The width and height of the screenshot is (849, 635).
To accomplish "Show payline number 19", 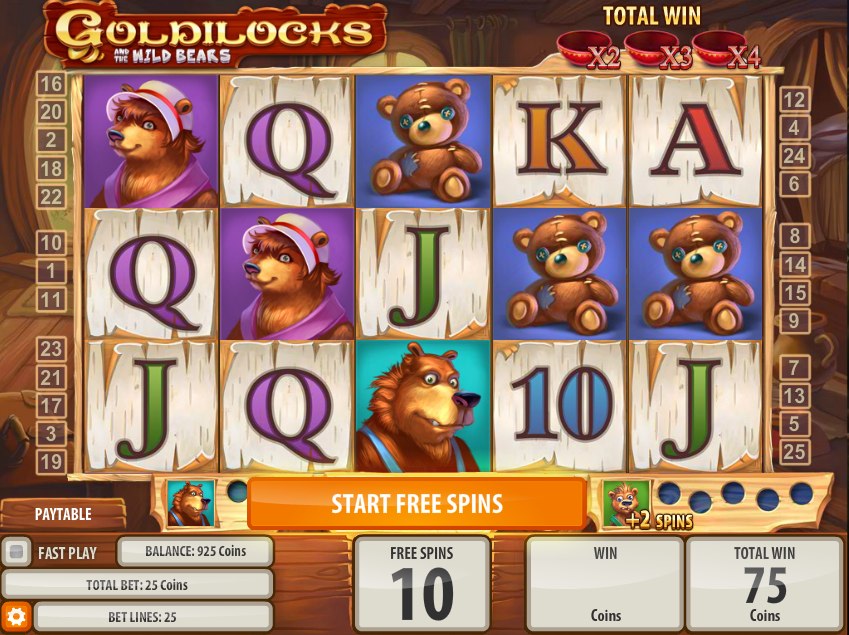I will (x=50, y=462).
